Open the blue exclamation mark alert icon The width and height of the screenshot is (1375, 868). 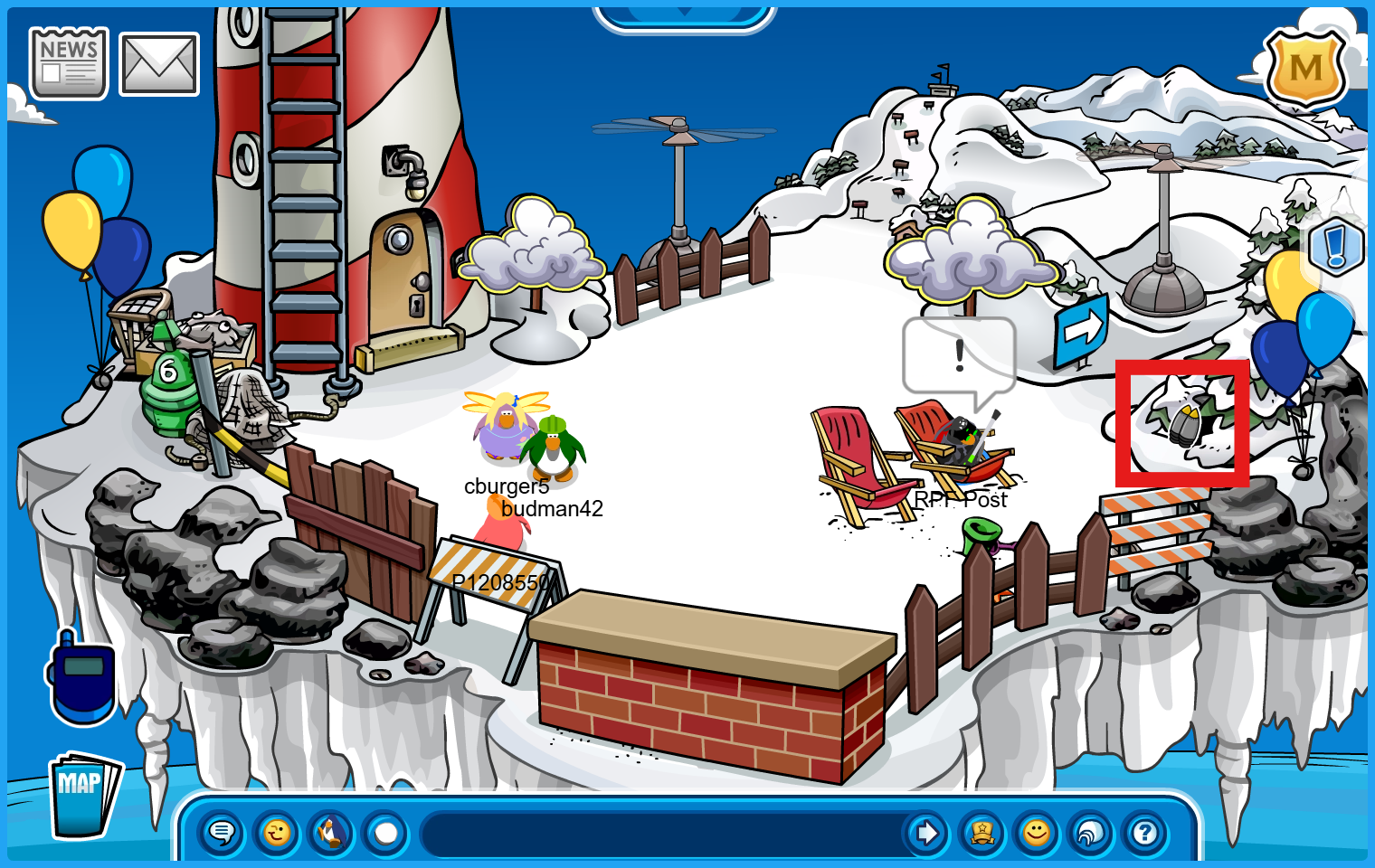[1337, 246]
